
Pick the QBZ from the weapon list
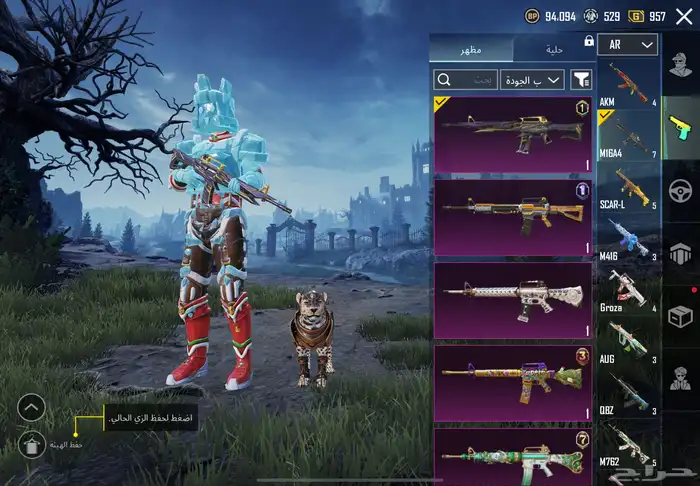627,395
